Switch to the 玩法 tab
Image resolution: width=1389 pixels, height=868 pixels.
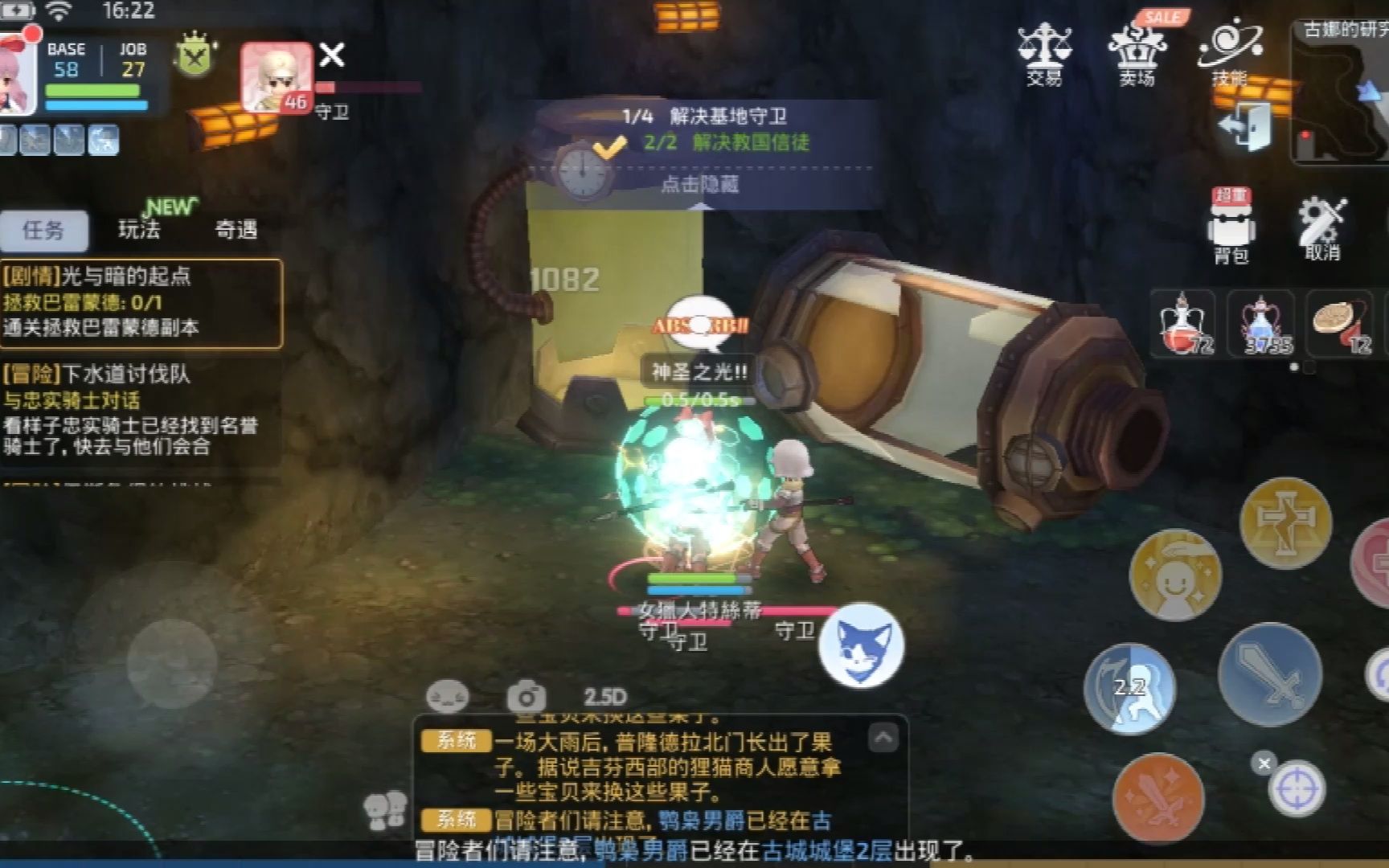pos(137,231)
